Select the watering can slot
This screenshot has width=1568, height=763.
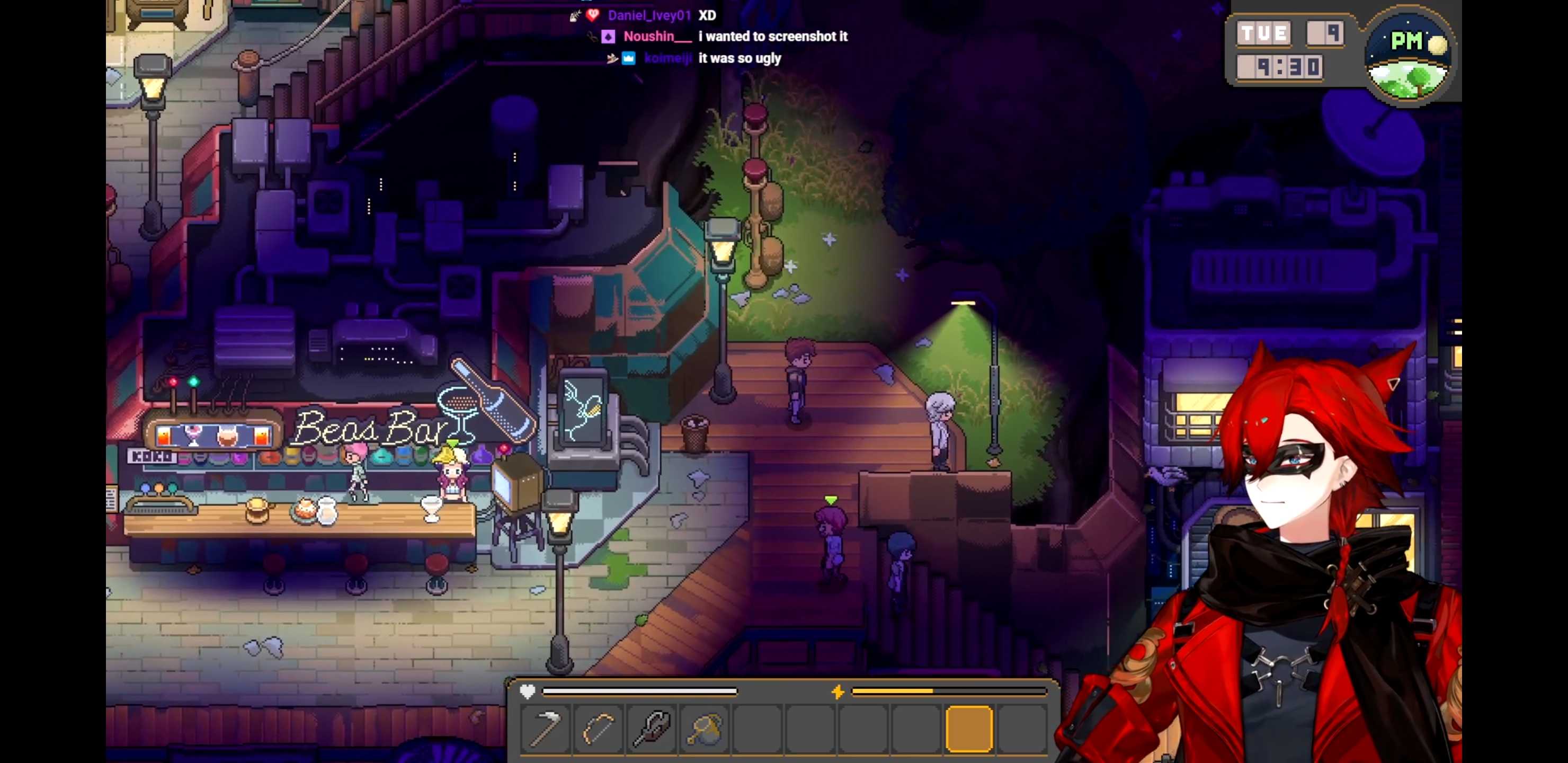704,728
